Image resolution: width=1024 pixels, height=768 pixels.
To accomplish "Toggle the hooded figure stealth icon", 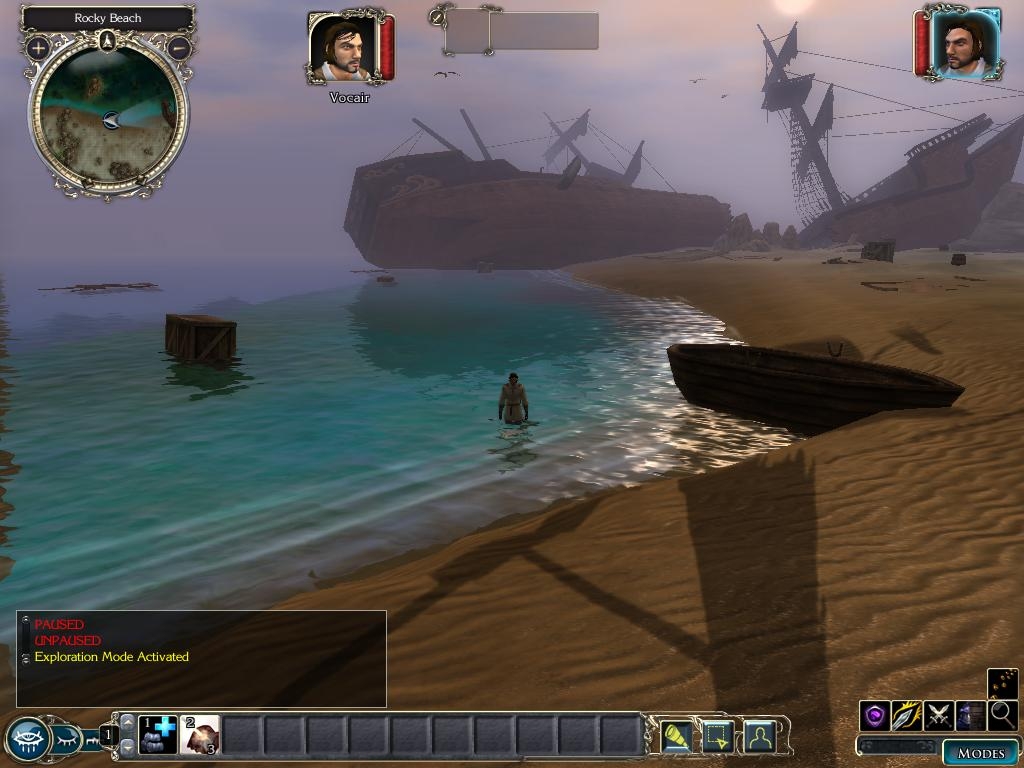I will pos(971,716).
